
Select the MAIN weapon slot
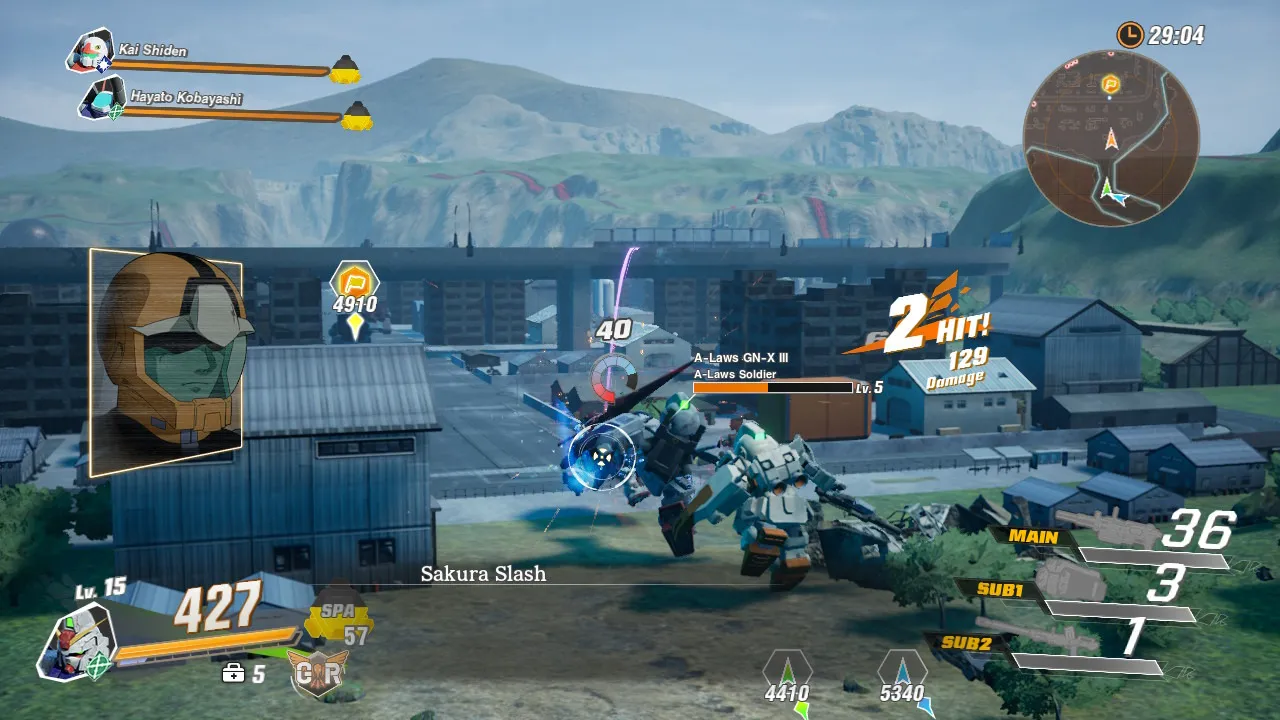tap(1034, 536)
